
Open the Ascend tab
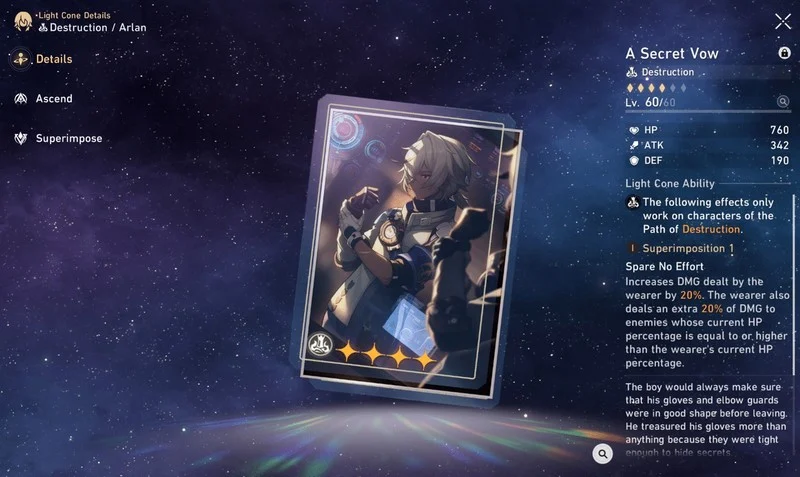(43, 99)
